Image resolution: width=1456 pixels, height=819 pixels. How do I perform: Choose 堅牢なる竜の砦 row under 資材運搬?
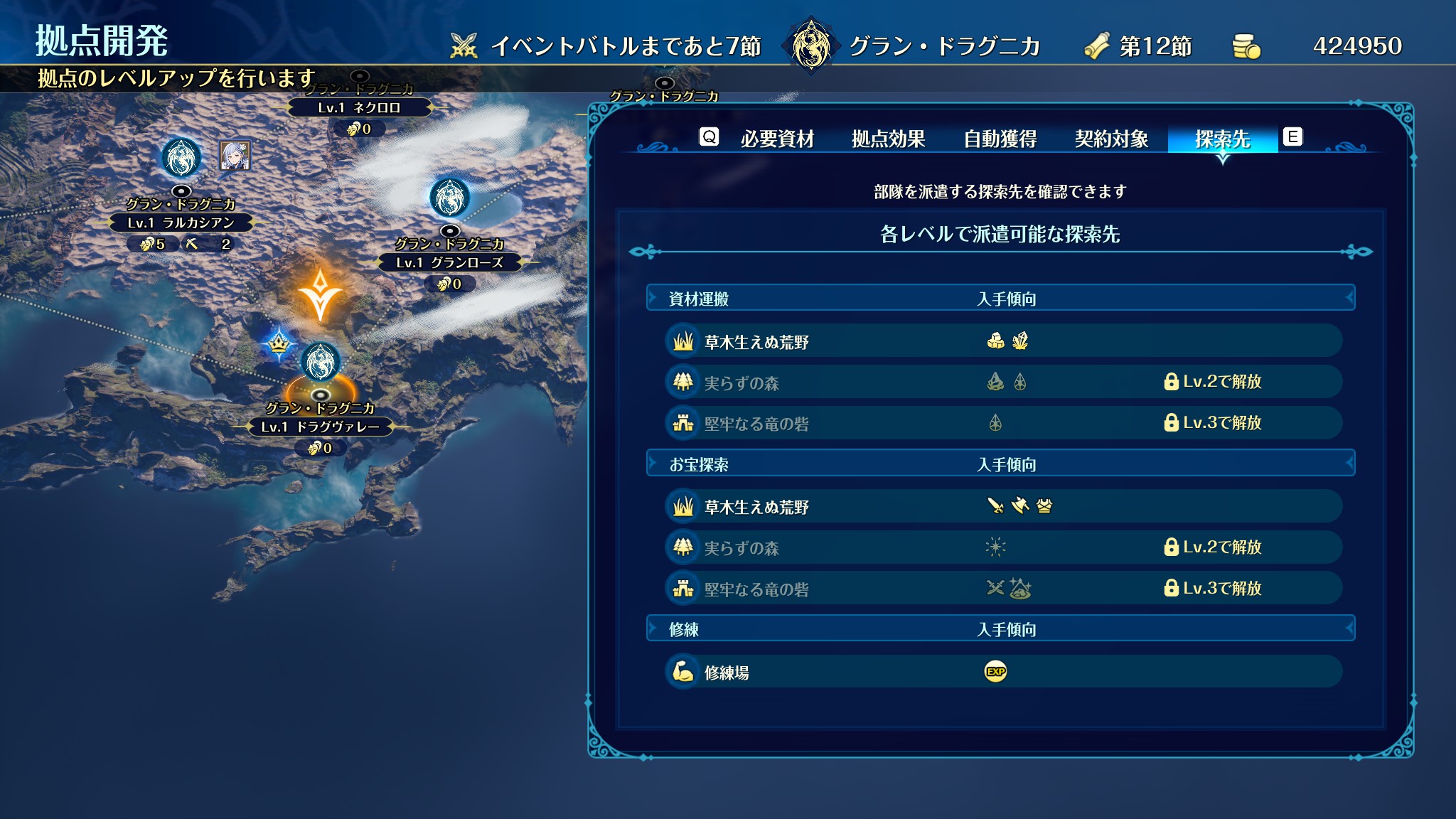tap(1002, 424)
